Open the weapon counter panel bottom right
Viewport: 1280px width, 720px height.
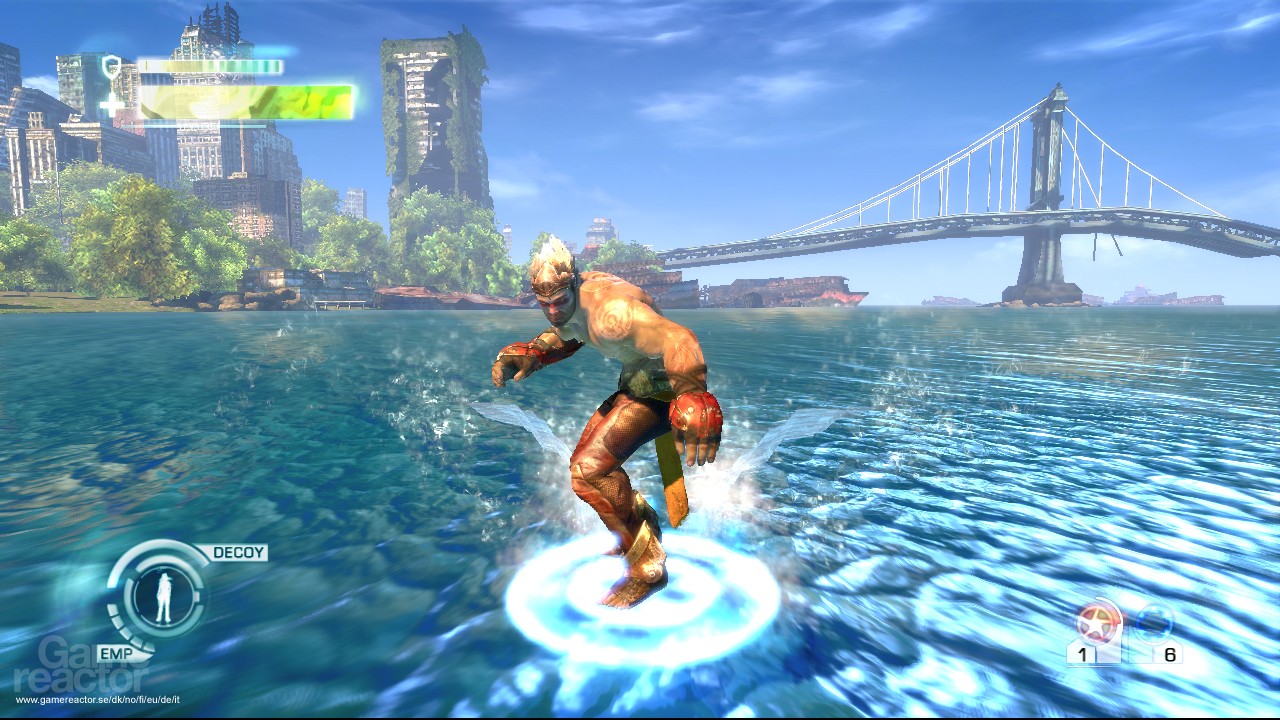[1125, 640]
